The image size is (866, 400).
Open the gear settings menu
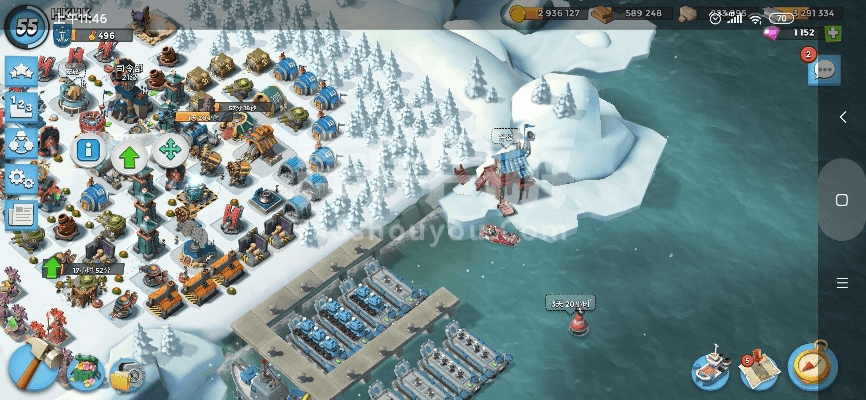(21, 178)
